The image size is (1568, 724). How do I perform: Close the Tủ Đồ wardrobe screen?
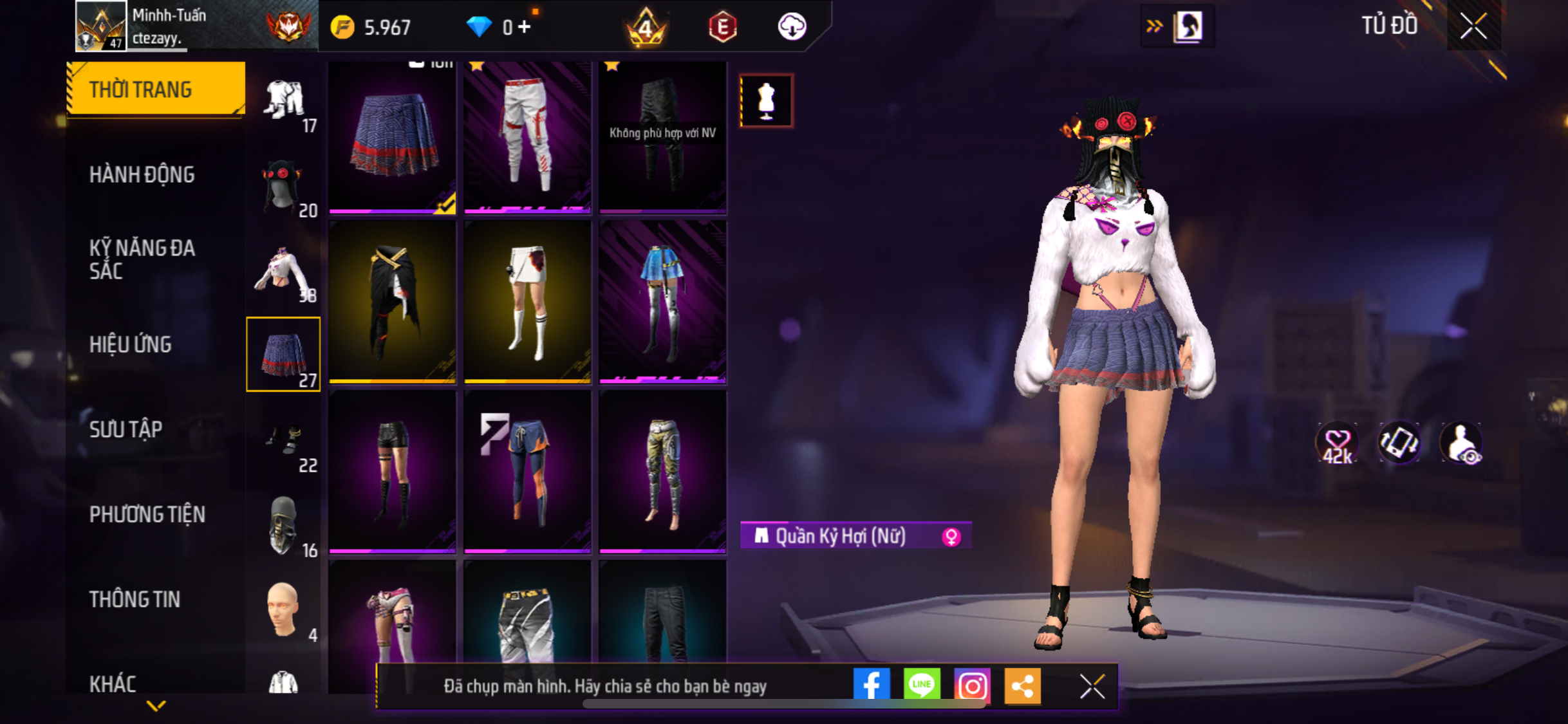pyautogui.click(x=1473, y=26)
